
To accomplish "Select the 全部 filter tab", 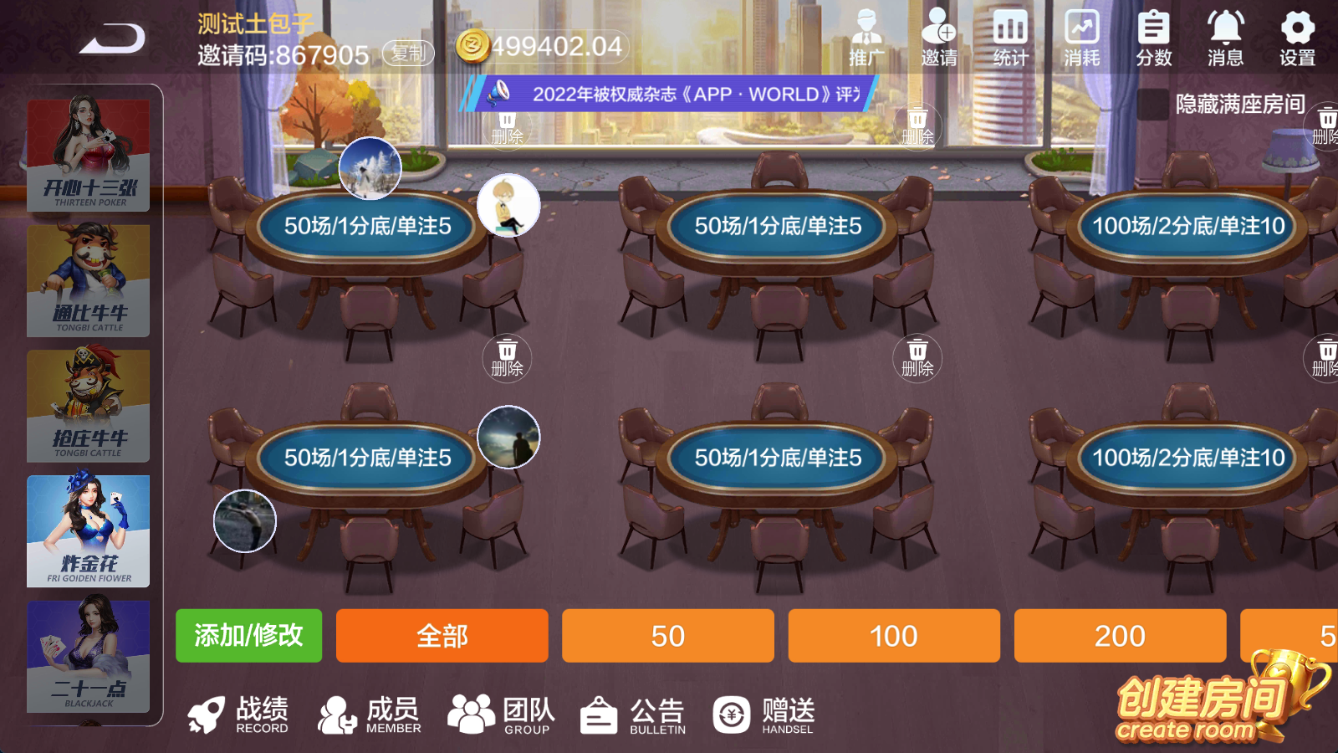I will [x=442, y=635].
